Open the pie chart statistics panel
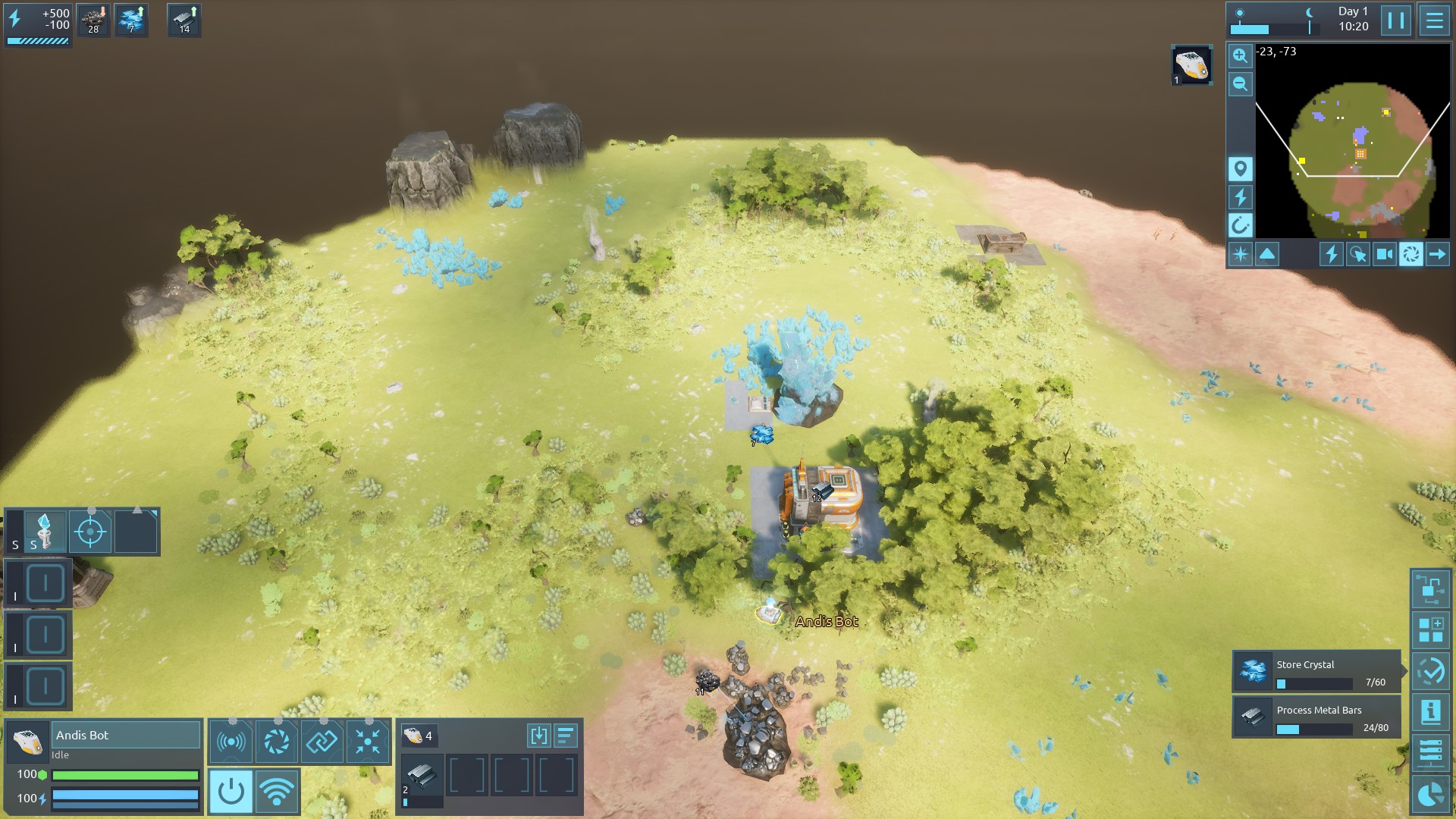The image size is (1456, 819). click(x=1430, y=794)
